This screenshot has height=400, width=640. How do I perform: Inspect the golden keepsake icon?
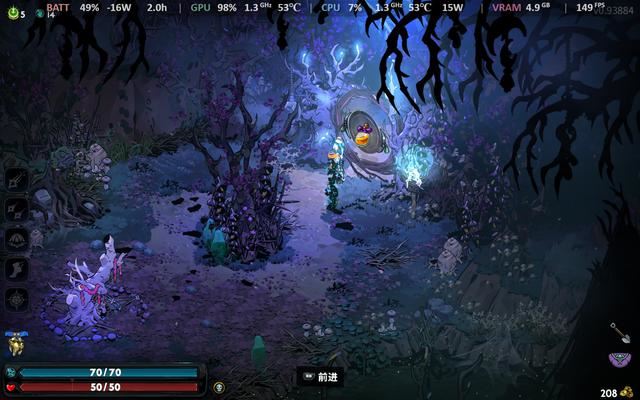[x=16, y=345]
